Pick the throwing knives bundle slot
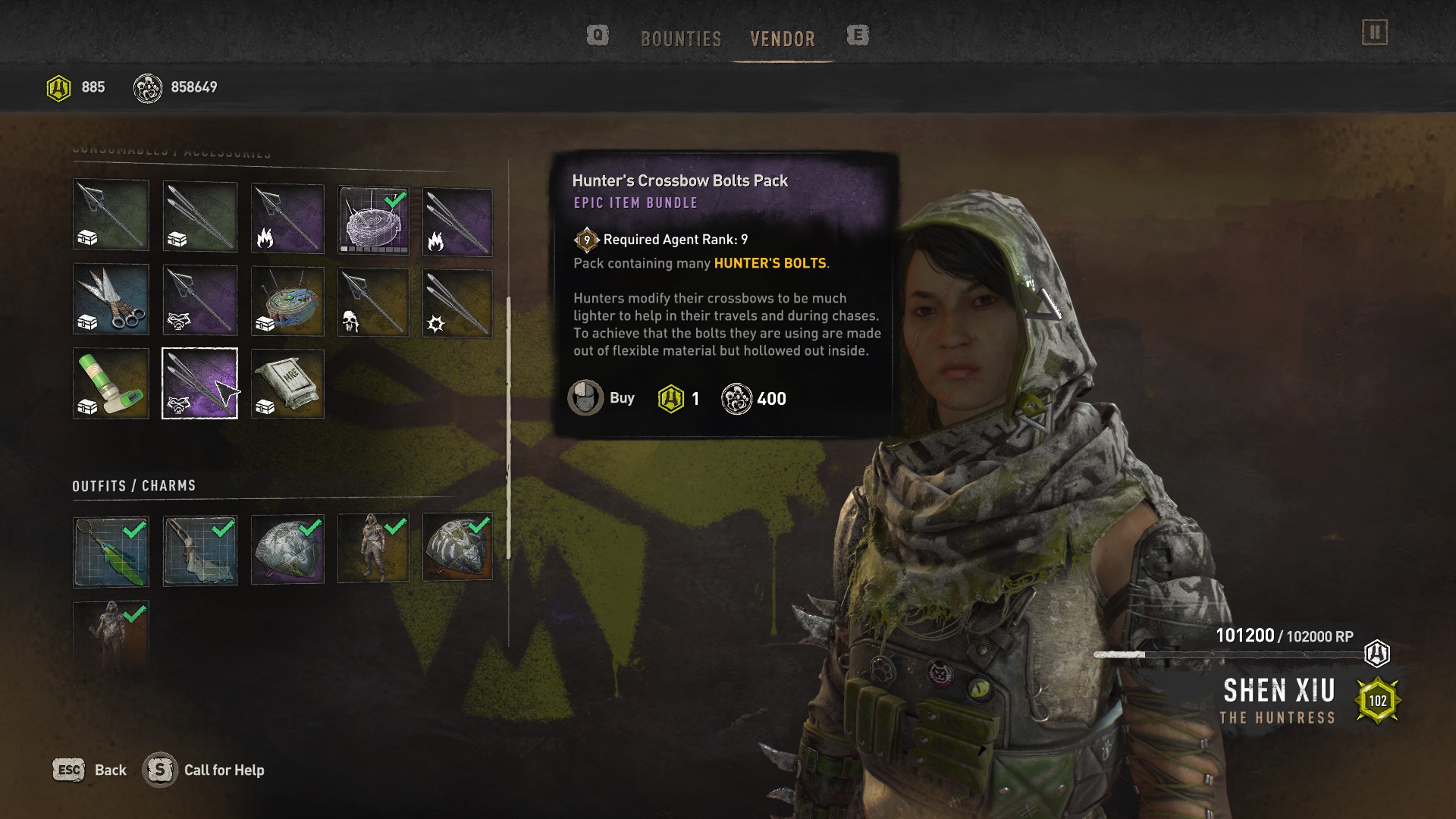 [111, 299]
